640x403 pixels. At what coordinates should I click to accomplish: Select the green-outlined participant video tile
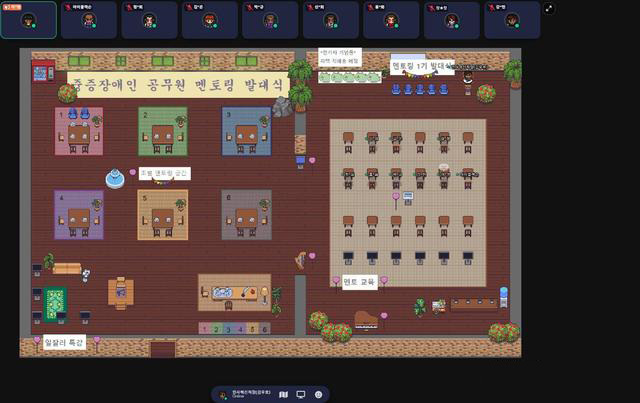coord(29,19)
